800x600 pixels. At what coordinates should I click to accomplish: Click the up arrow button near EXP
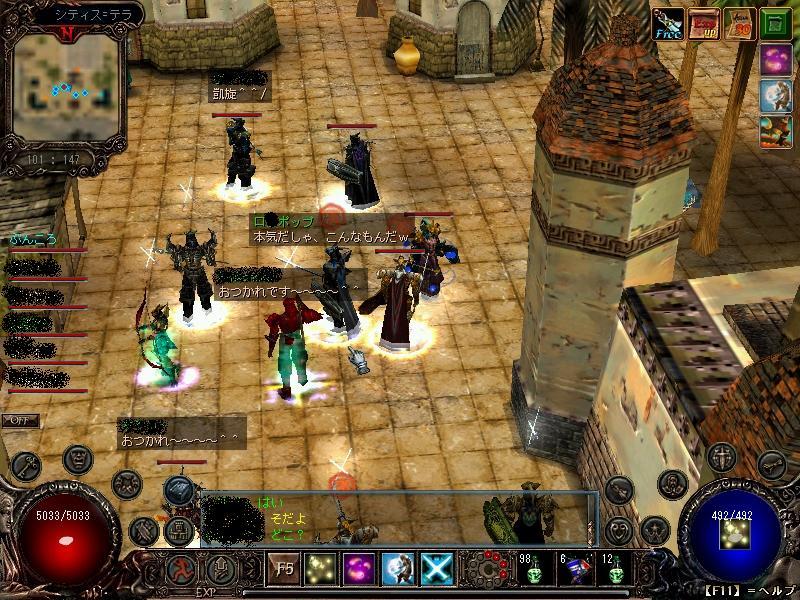pos(220,570)
